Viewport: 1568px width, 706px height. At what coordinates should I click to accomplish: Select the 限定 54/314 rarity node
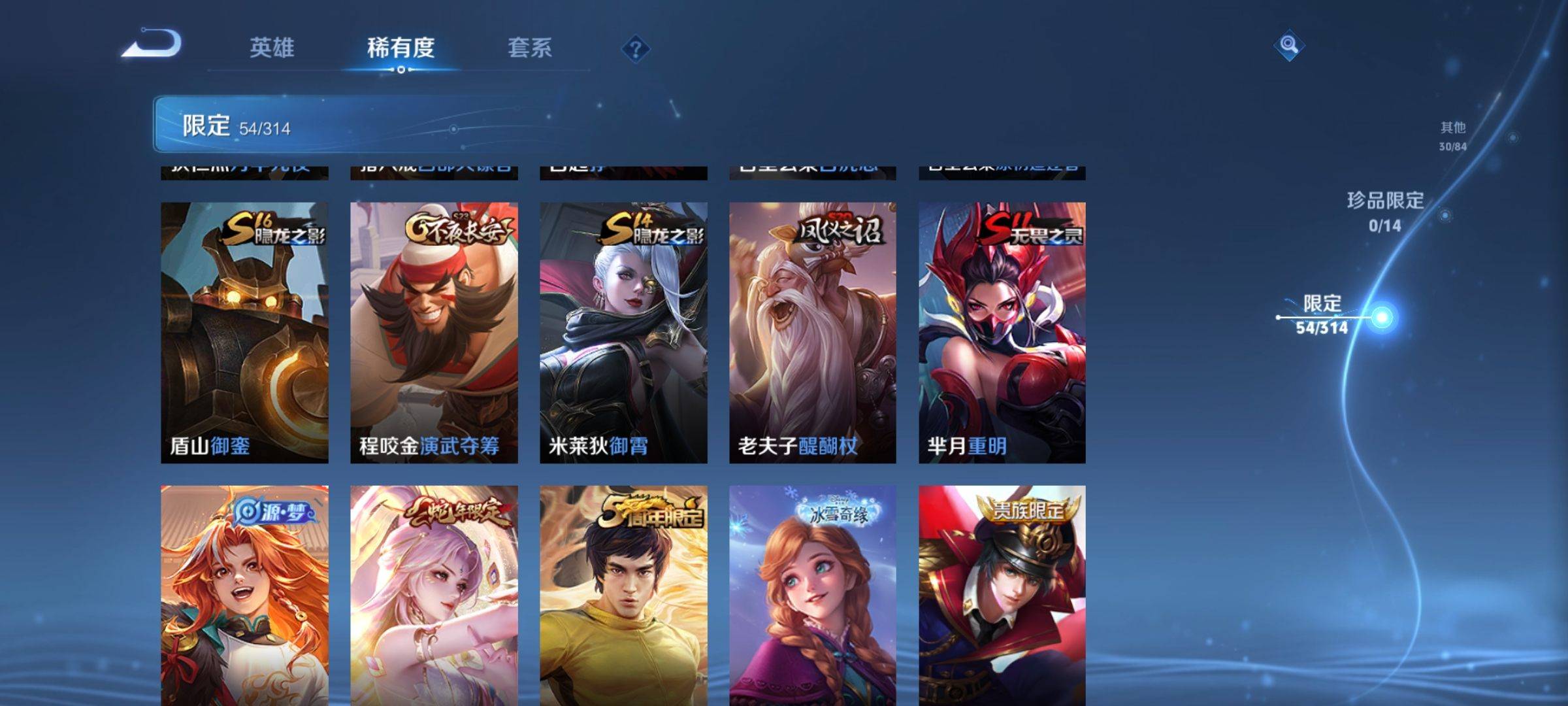coord(1322,314)
